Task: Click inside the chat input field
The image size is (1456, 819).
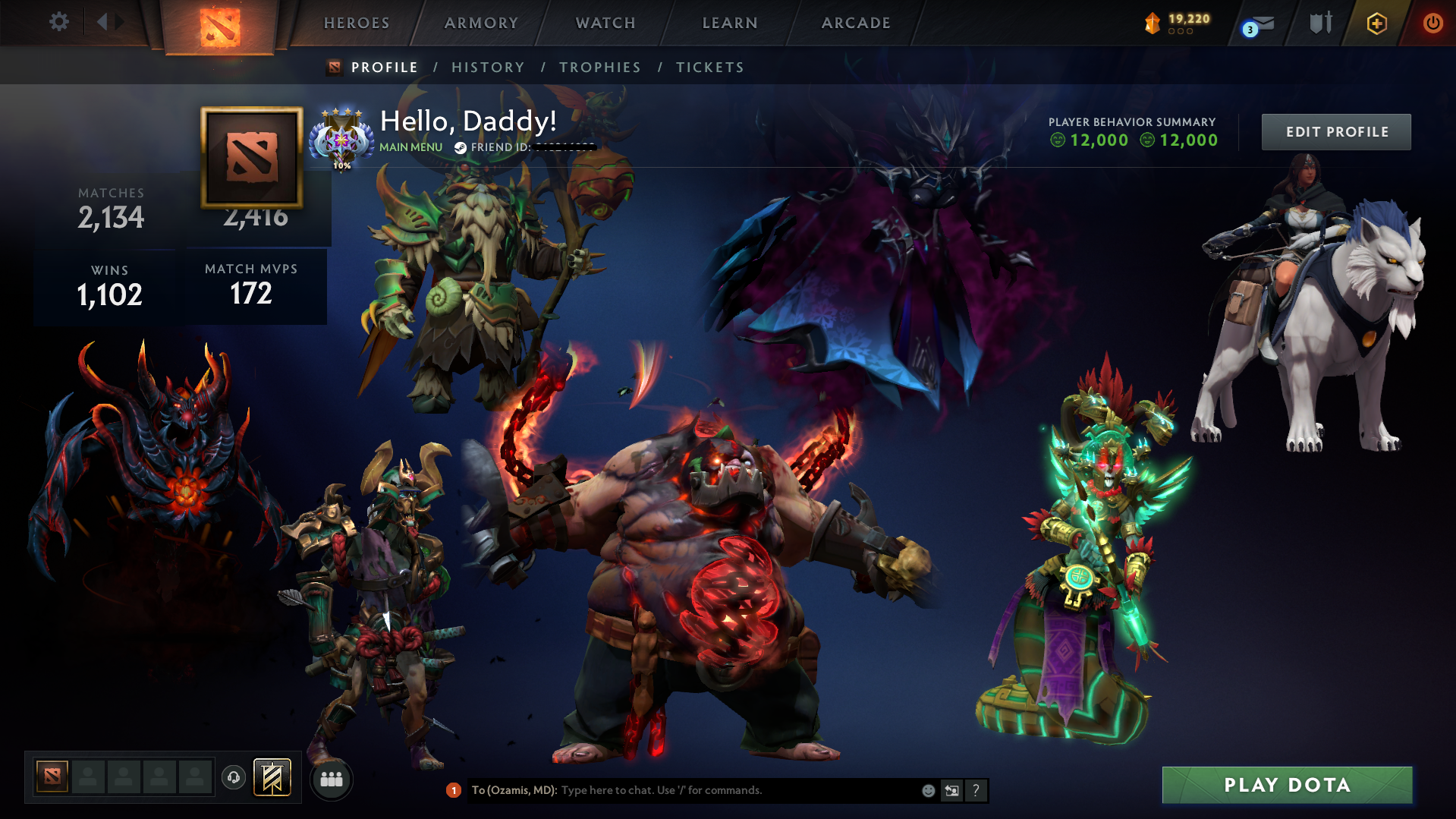Action: 683,789
